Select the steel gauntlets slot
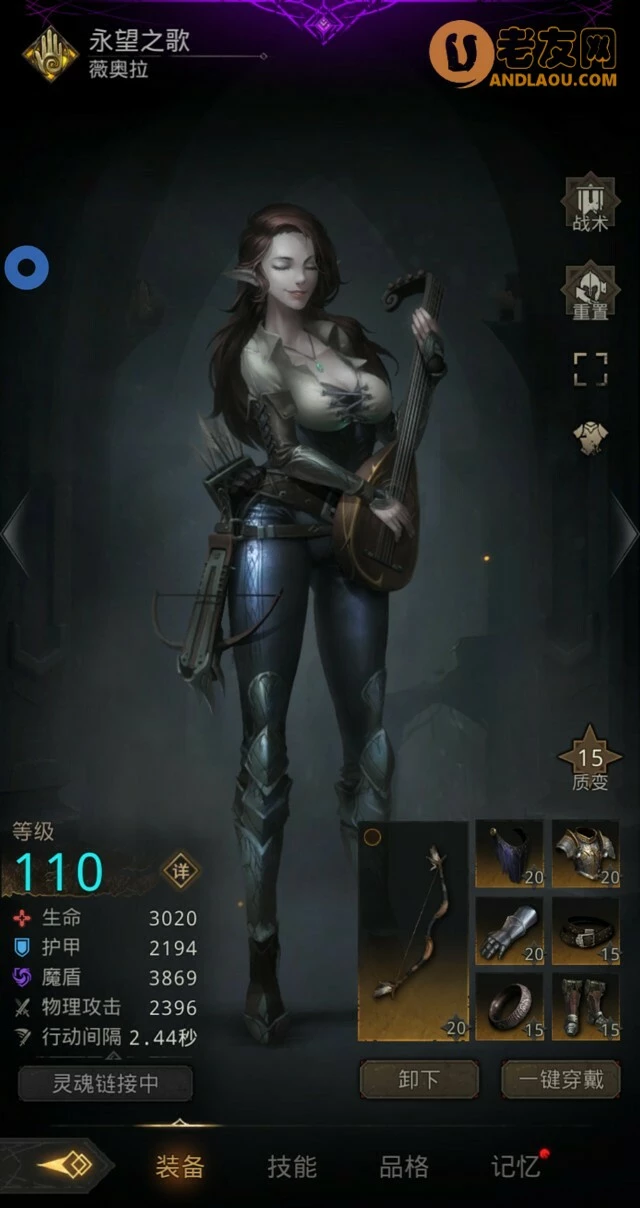The width and height of the screenshot is (640, 1208). point(510,931)
